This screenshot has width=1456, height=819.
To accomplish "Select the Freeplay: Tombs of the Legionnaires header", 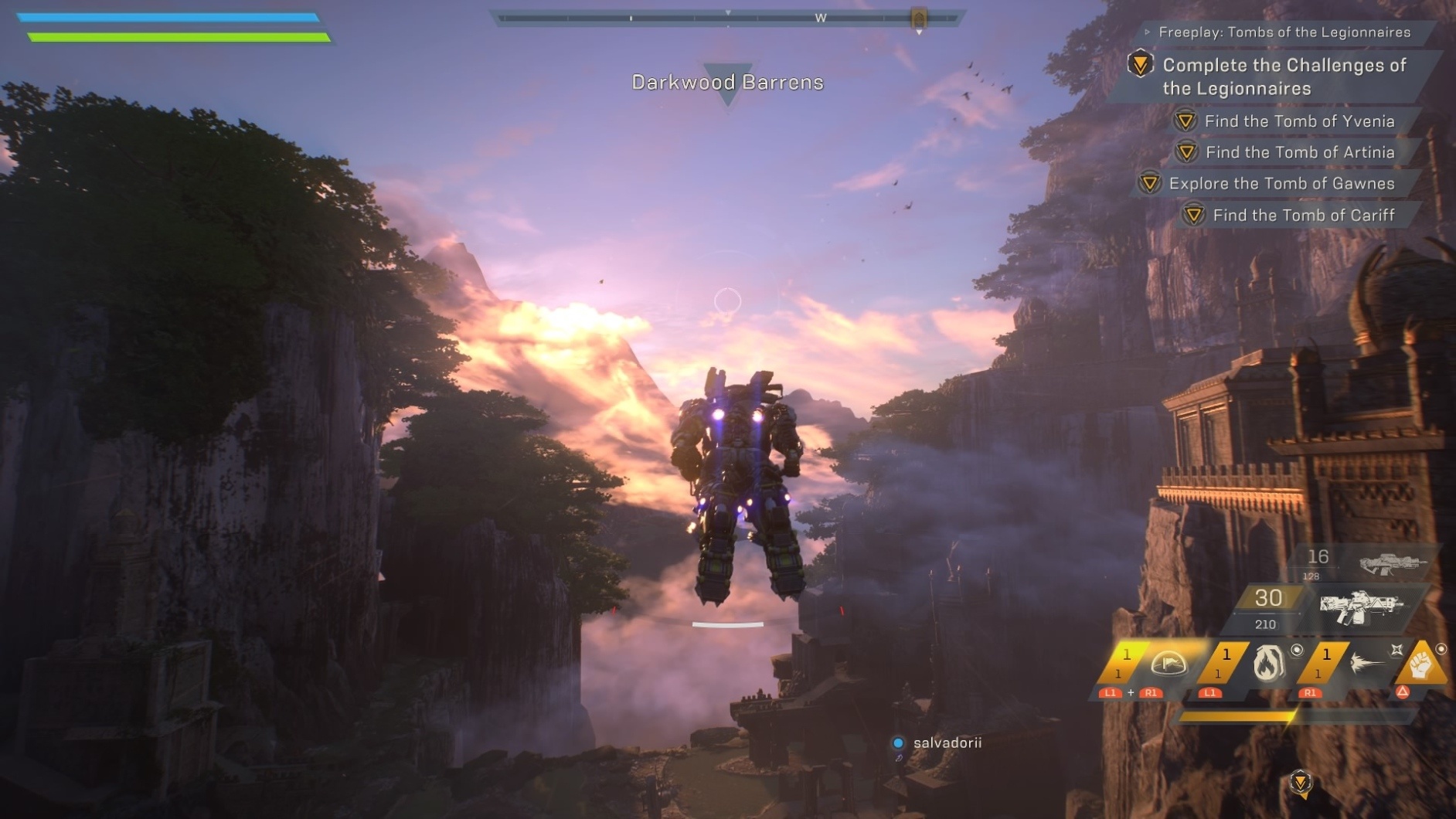I will (1284, 32).
